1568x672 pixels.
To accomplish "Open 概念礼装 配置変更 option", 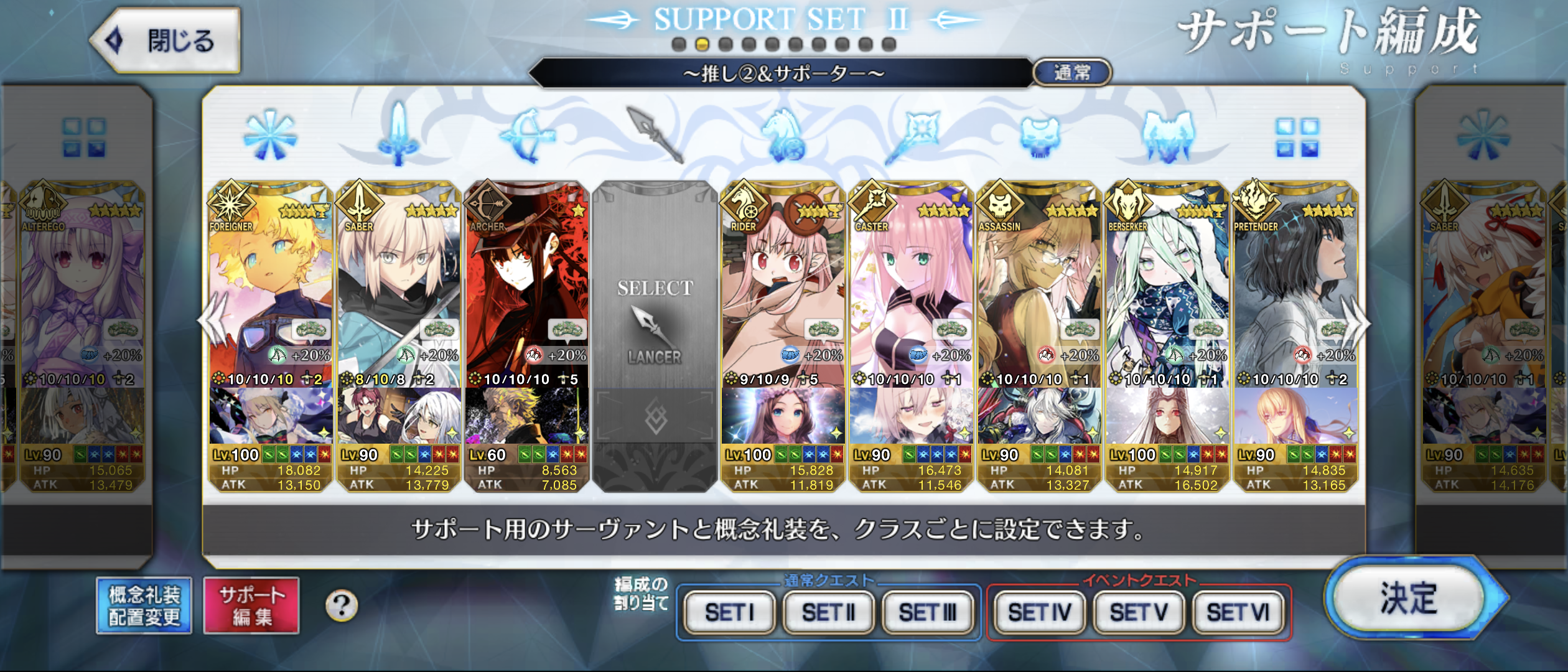I will pyautogui.click(x=144, y=605).
